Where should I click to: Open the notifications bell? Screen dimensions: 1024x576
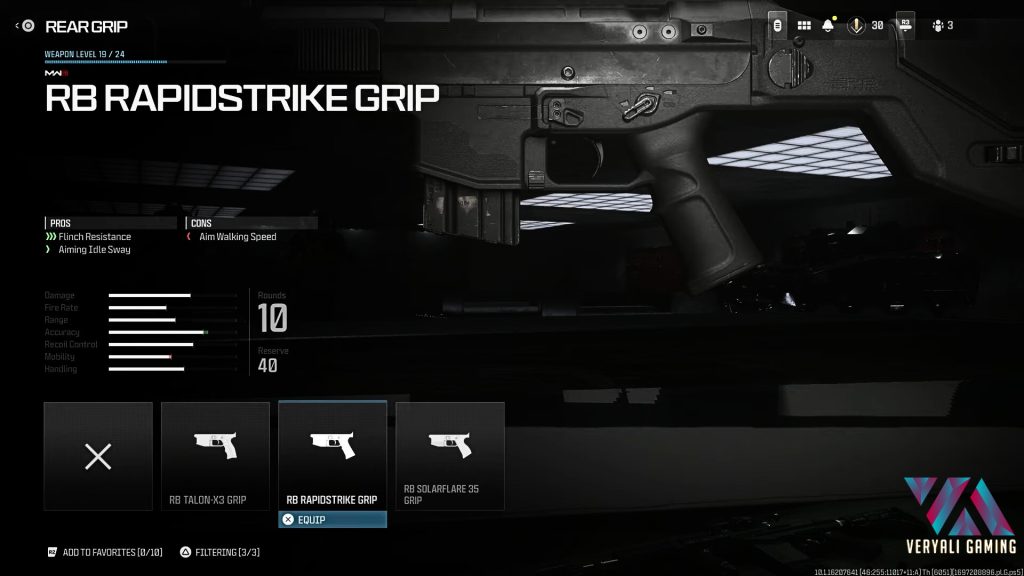tap(828, 25)
